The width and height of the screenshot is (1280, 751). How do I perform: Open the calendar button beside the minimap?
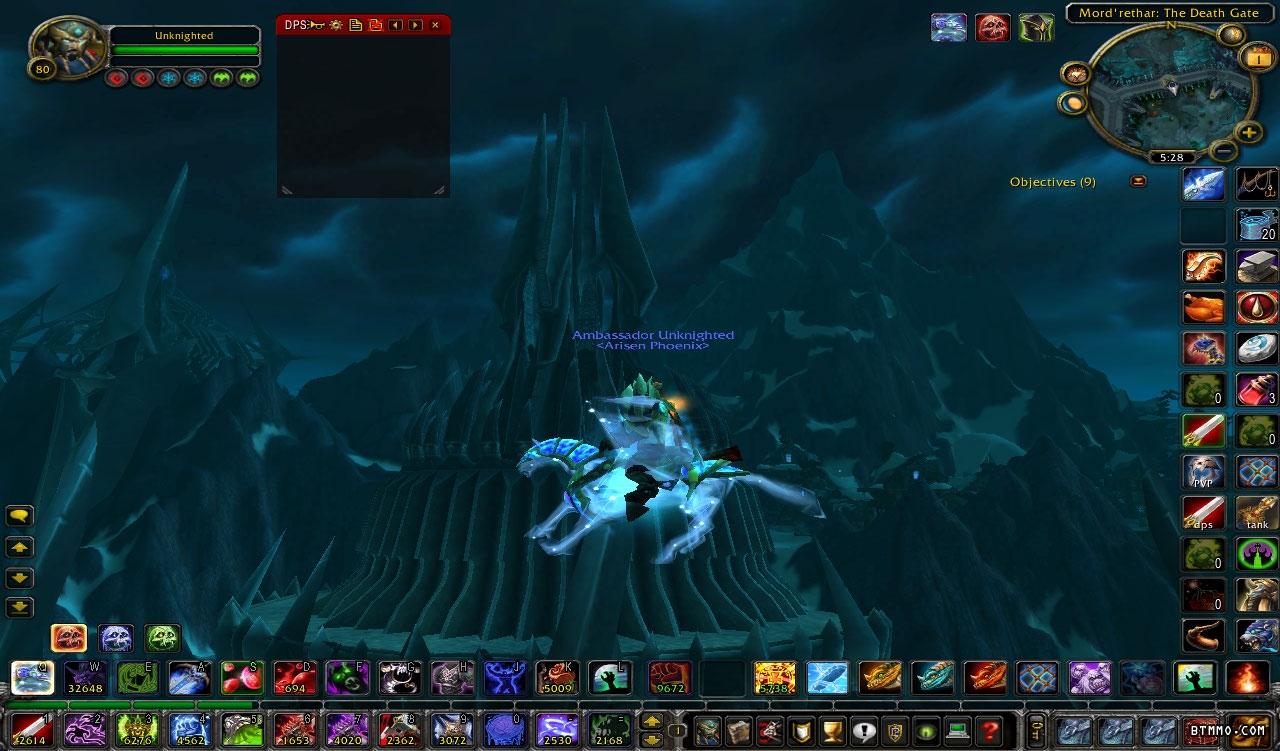point(1255,58)
